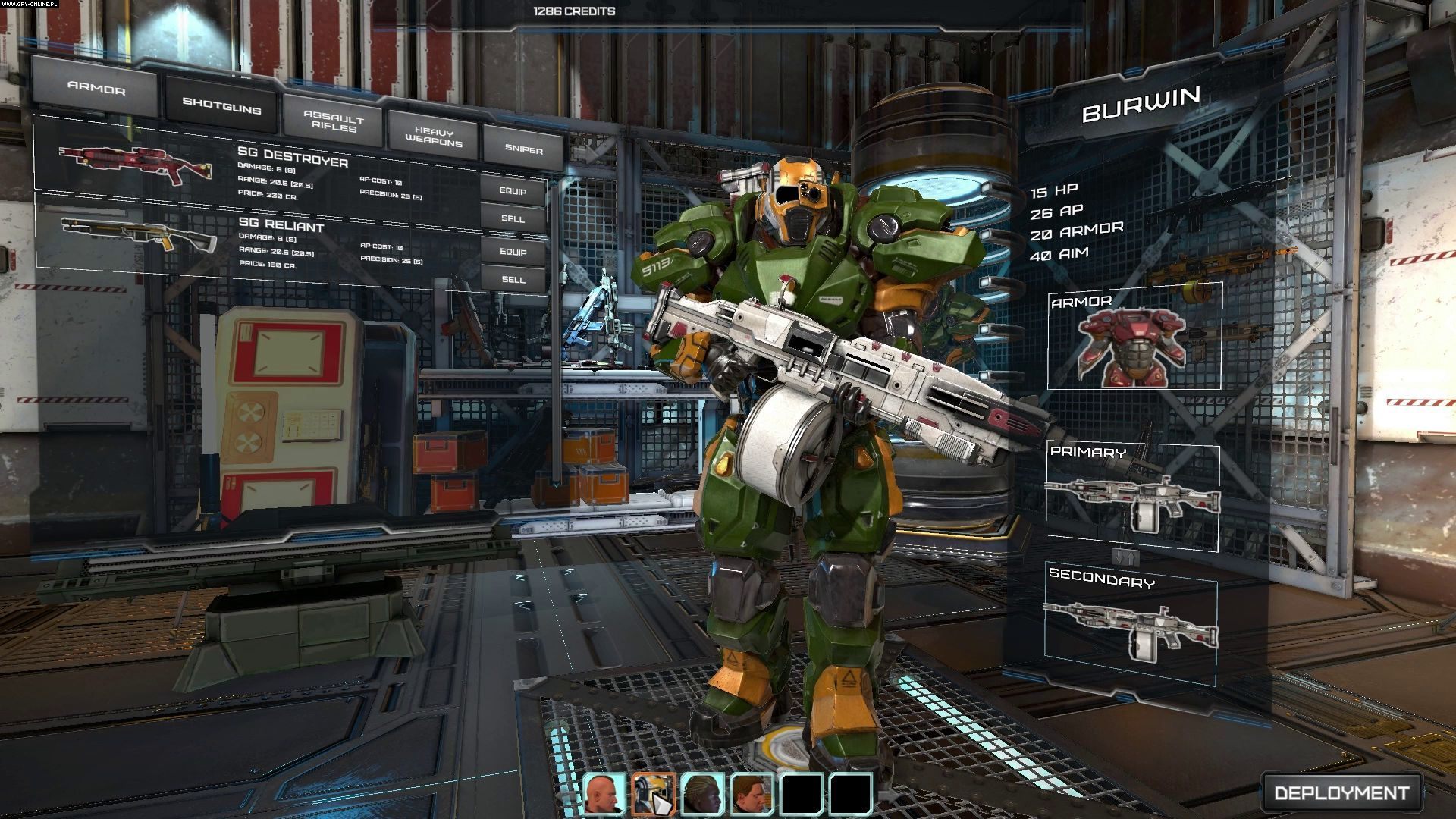
Task: Equip the SG Reliant shotgun
Action: (x=513, y=252)
